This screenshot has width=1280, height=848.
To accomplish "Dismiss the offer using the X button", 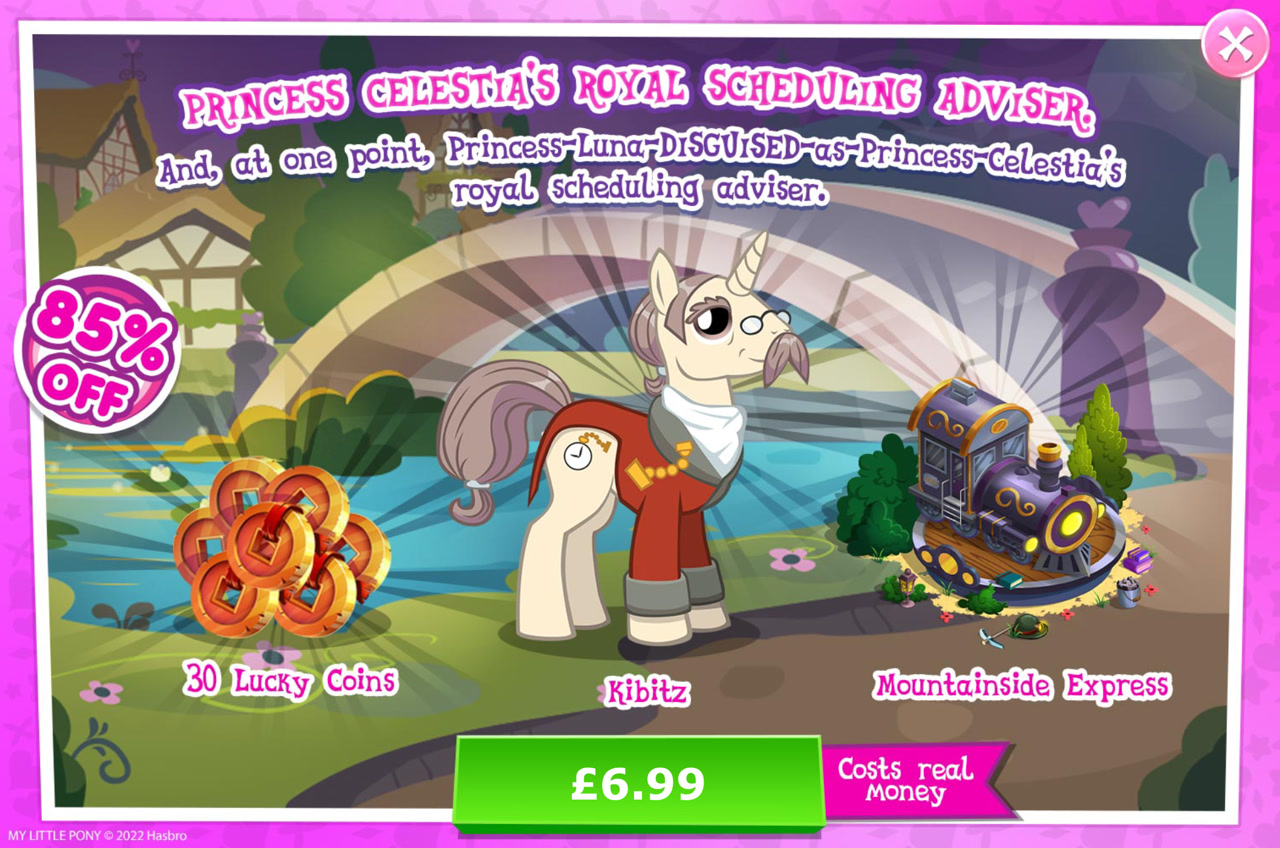I will click(x=1238, y=42).
